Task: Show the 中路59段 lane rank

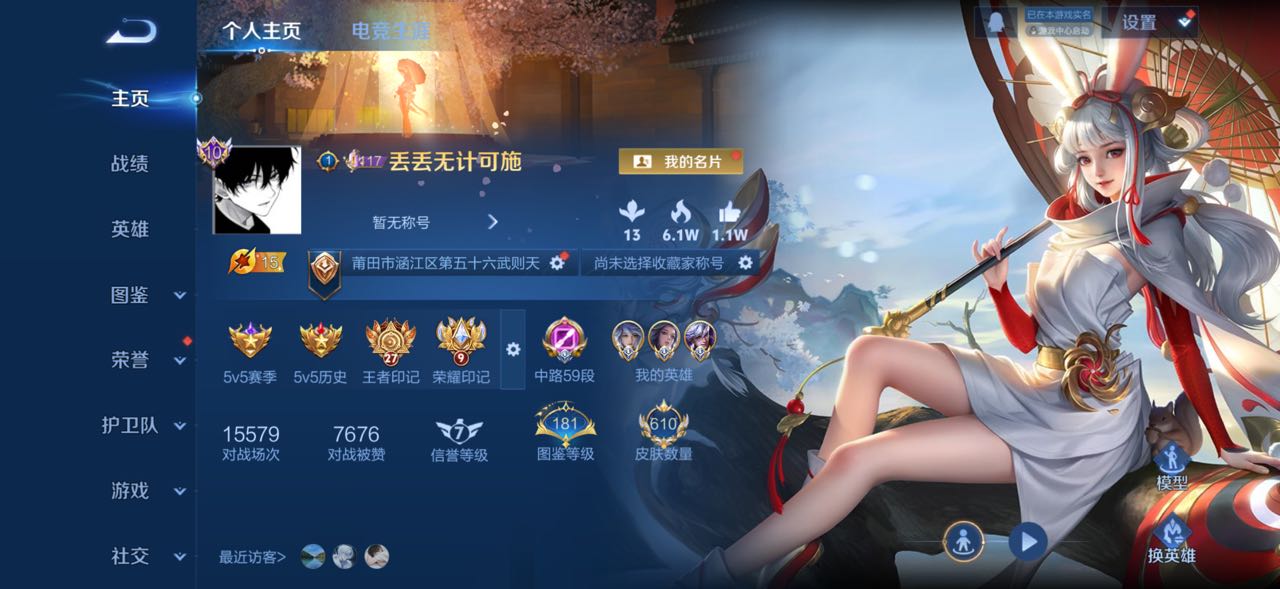Action: 564,351
